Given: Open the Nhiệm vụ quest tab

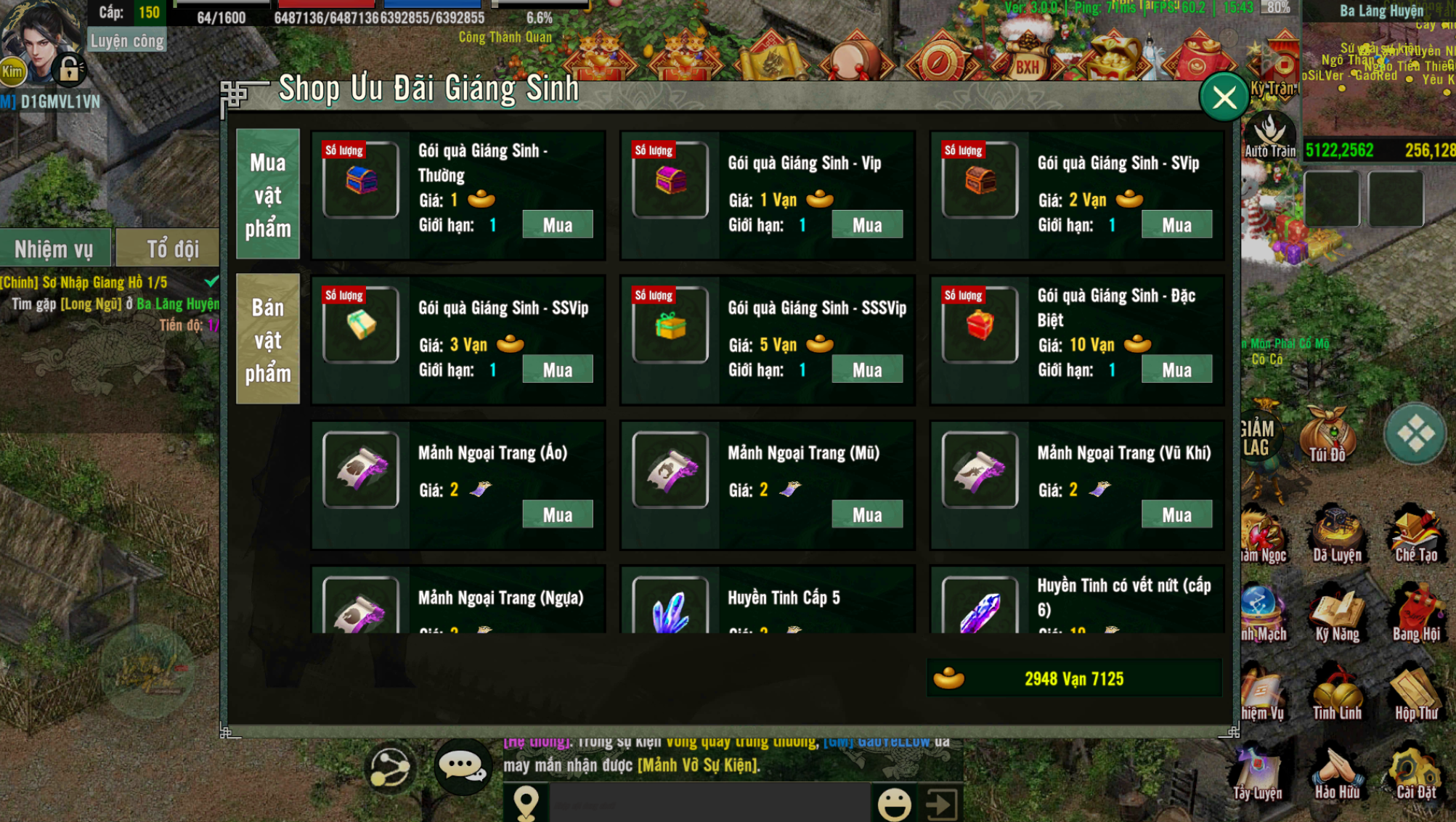Looking at the screenshot, I should 54,249.
